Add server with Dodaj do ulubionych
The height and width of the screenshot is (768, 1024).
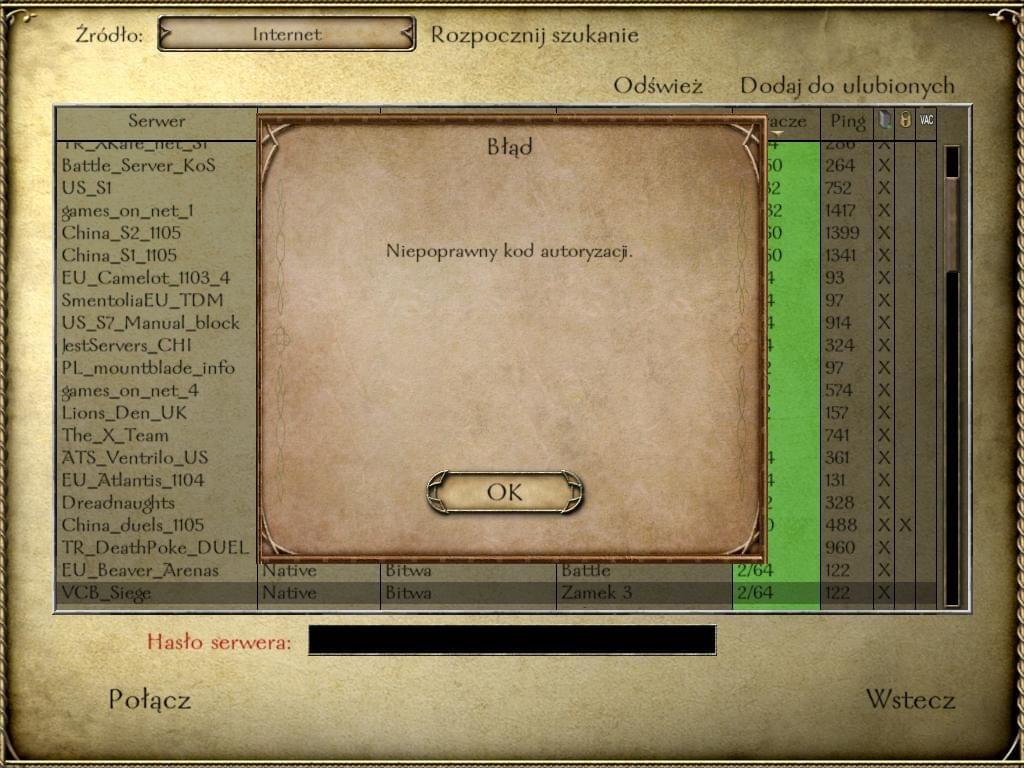coord(847,86)
